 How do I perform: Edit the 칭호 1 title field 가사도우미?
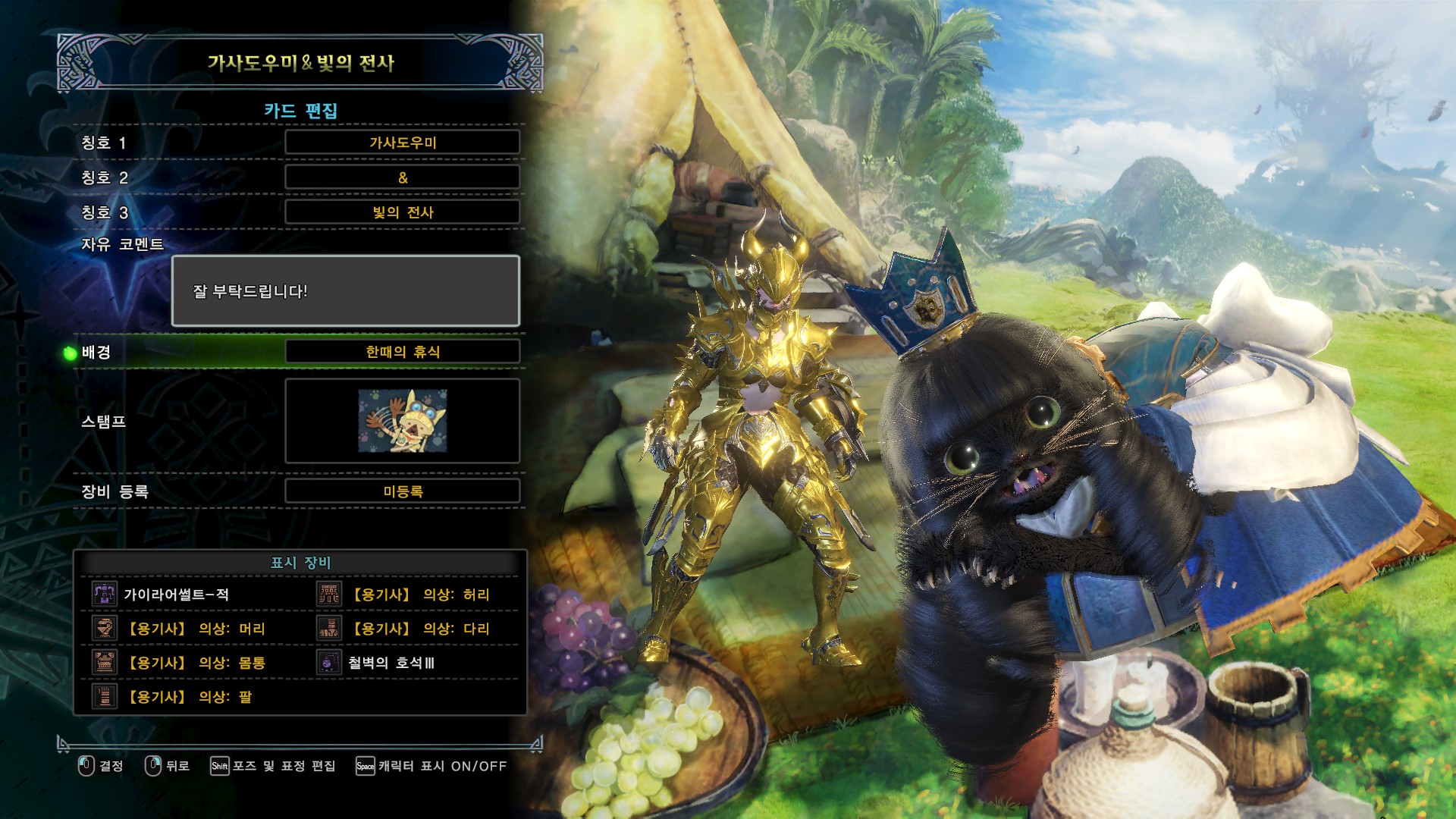pyautogui.click(x=402, y=143)
